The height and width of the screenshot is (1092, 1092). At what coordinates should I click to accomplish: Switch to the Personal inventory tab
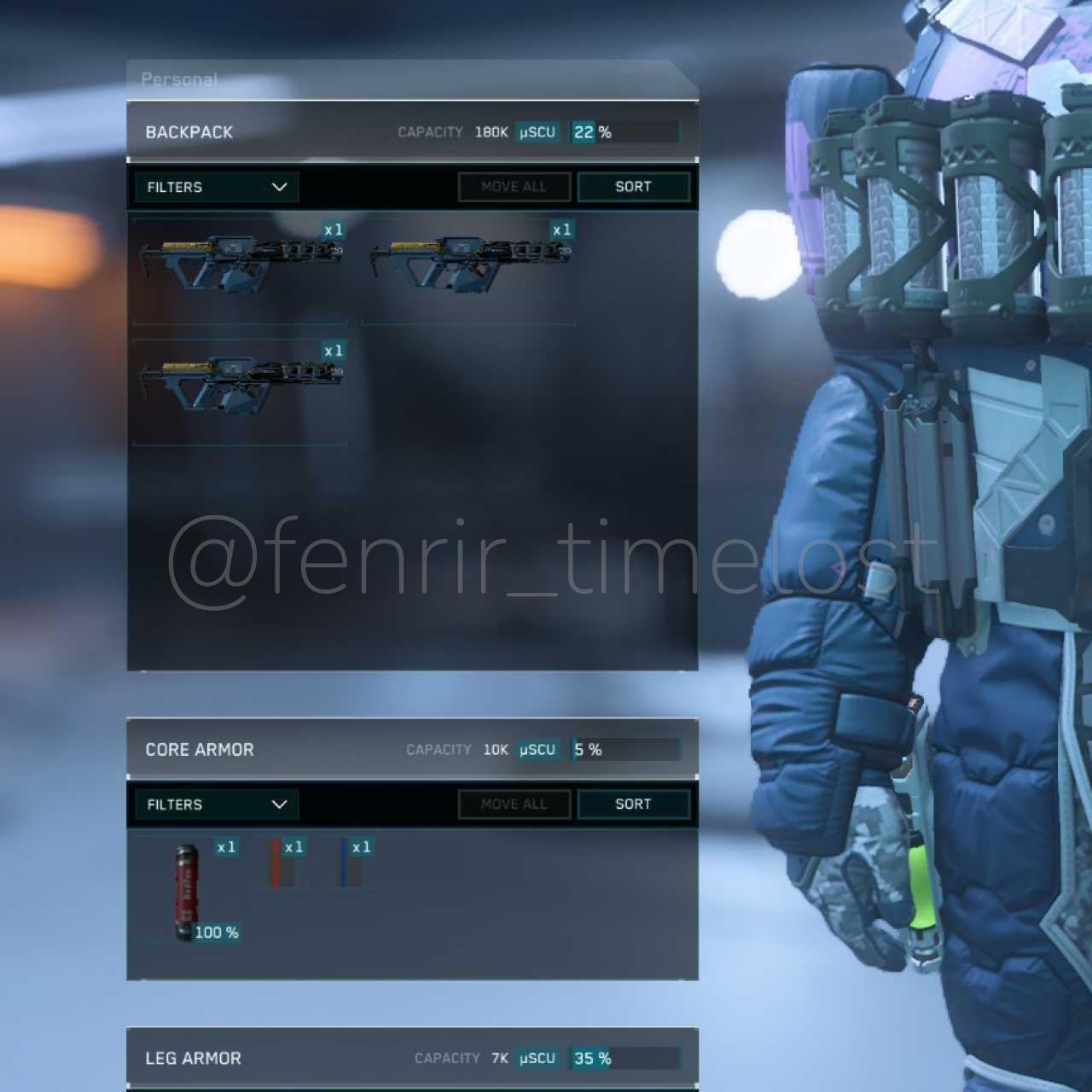(x=179, y=79)
